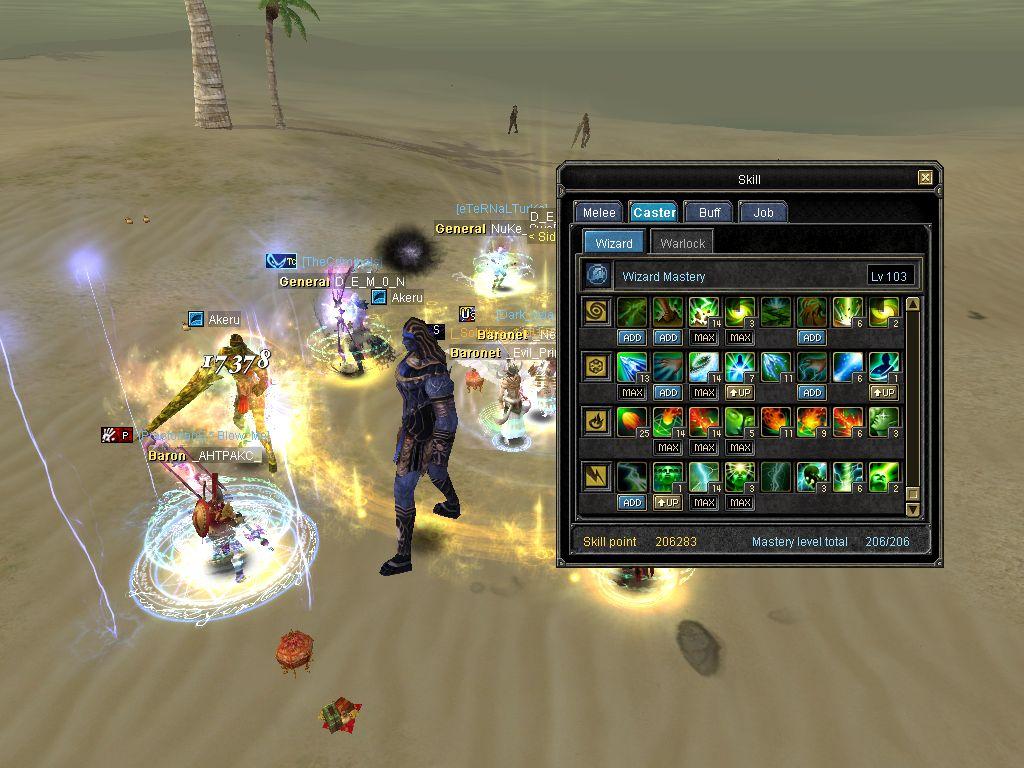Screen dimensions: 1024x768
Task: Choose the lightning skill category icon
Action: pyautogui.click(x=598, y=477)
